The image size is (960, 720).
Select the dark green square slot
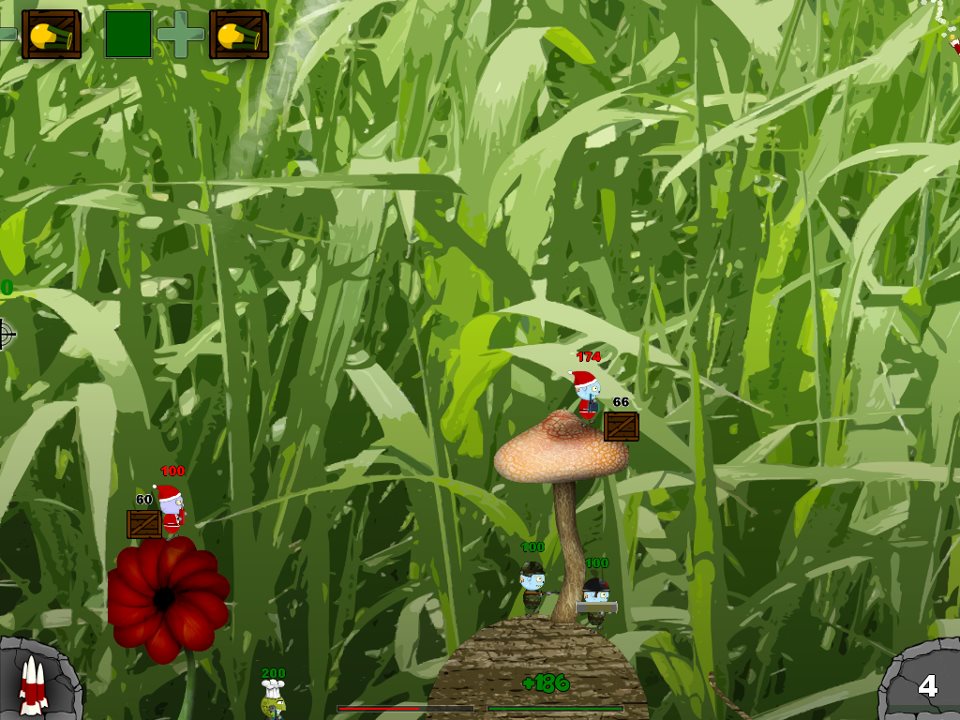[129, 35]
